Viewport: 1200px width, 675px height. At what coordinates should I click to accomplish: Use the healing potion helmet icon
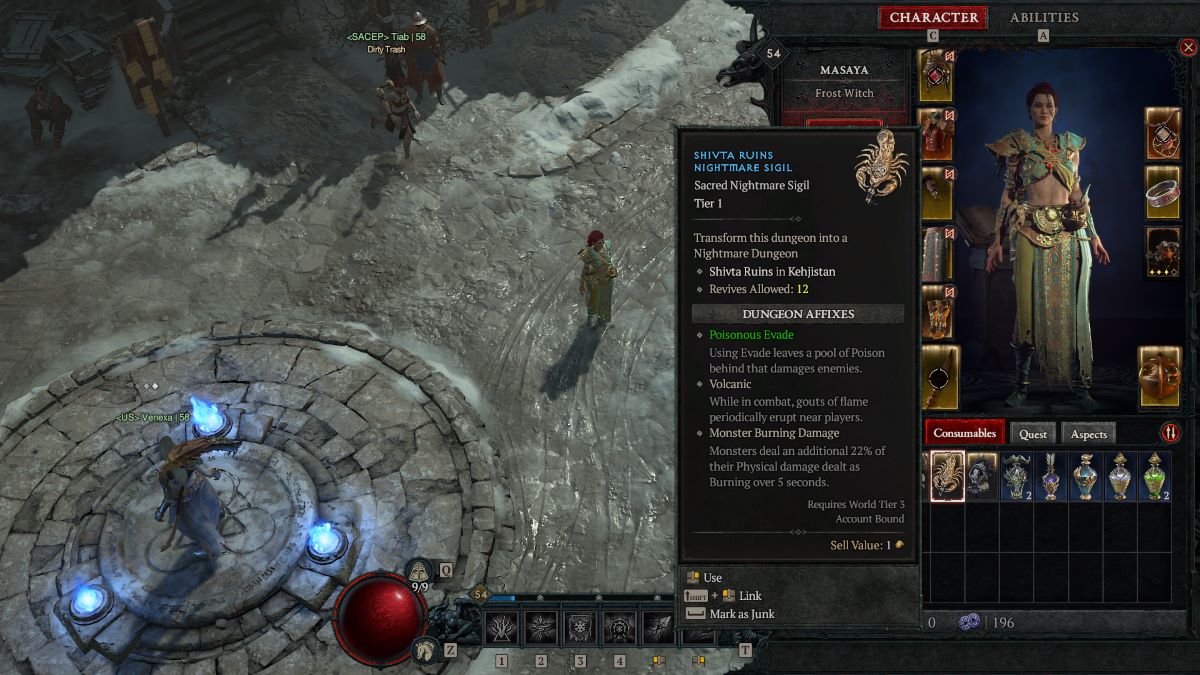(x=421, y=571)
